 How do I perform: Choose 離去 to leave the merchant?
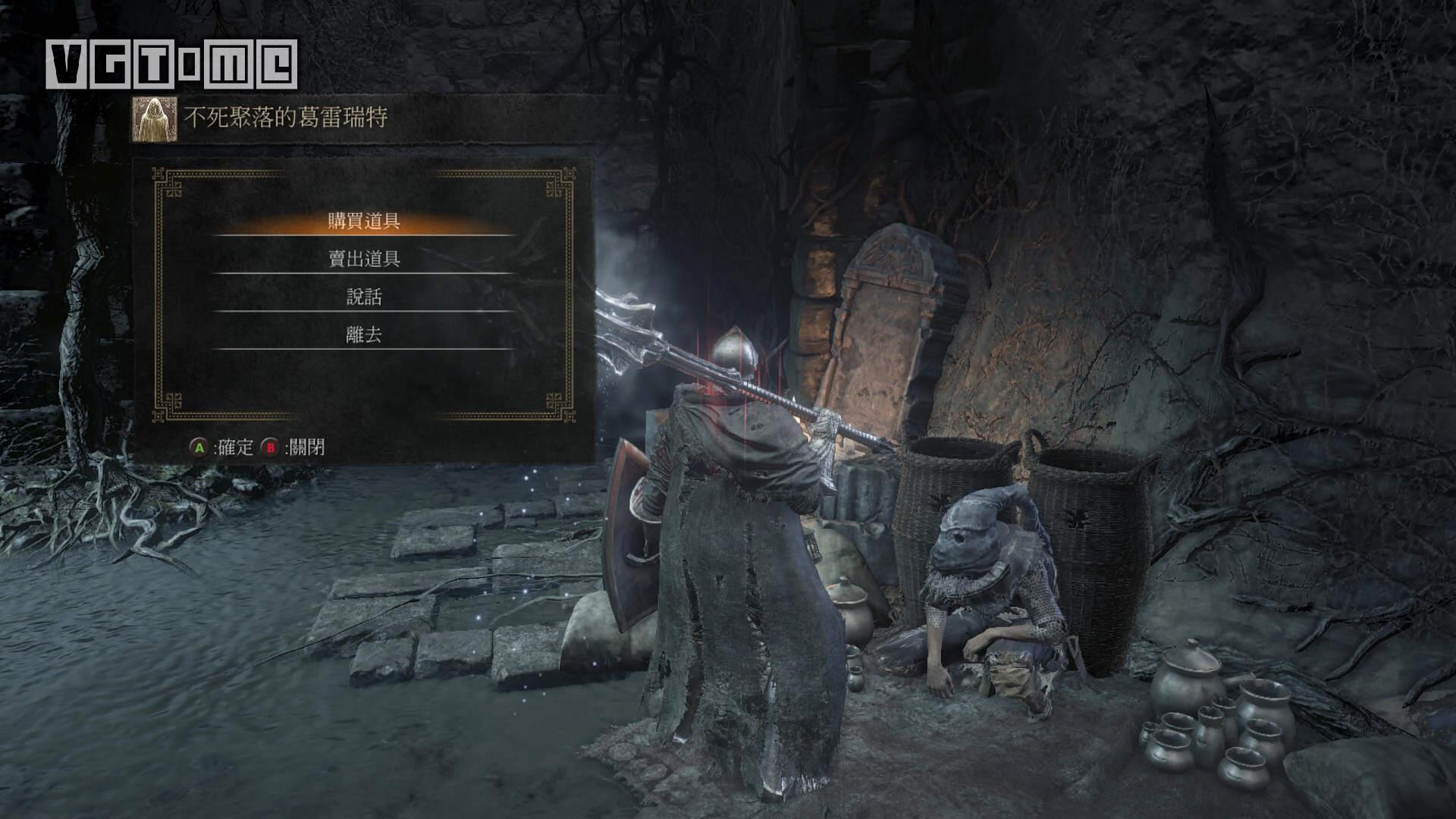point(364,335)
